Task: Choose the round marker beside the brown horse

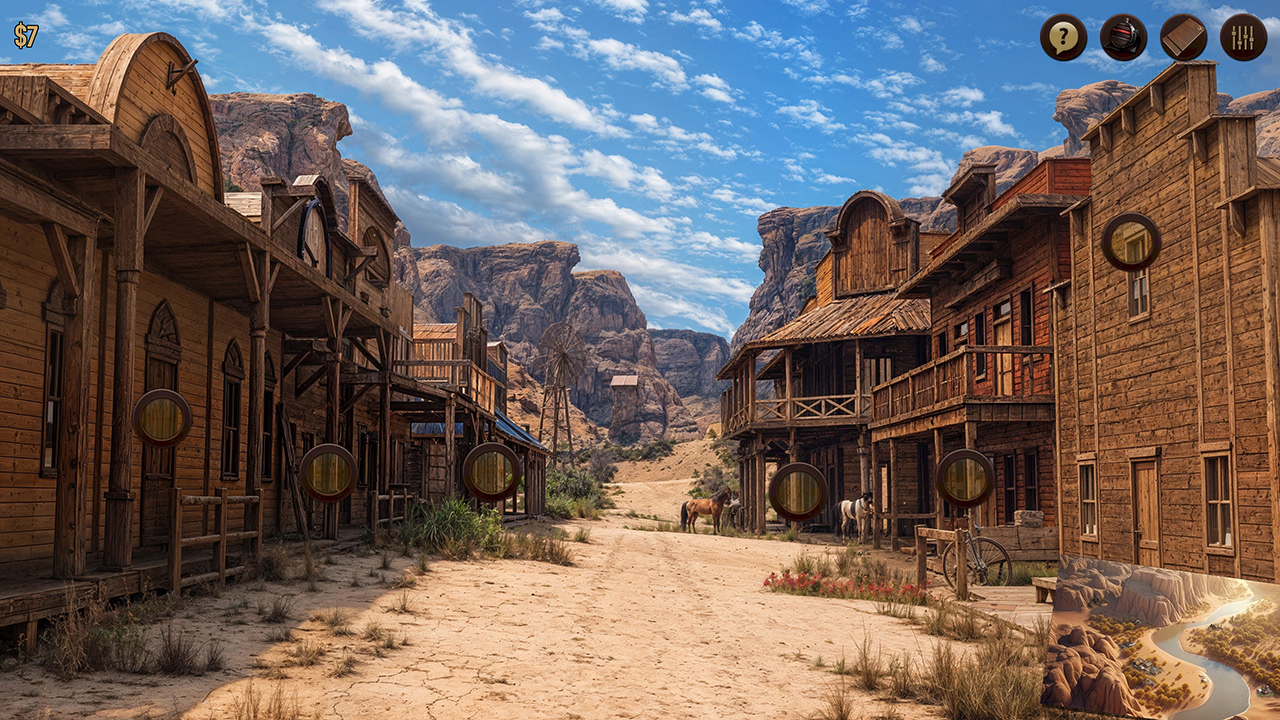Action: (798, 491)
